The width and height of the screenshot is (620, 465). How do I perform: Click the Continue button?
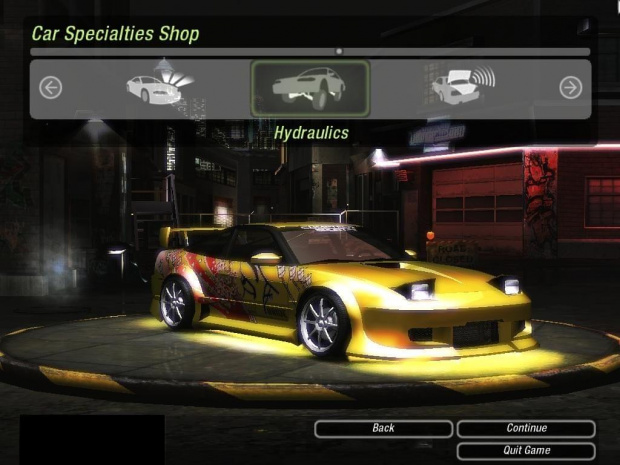tap(526, 429)
